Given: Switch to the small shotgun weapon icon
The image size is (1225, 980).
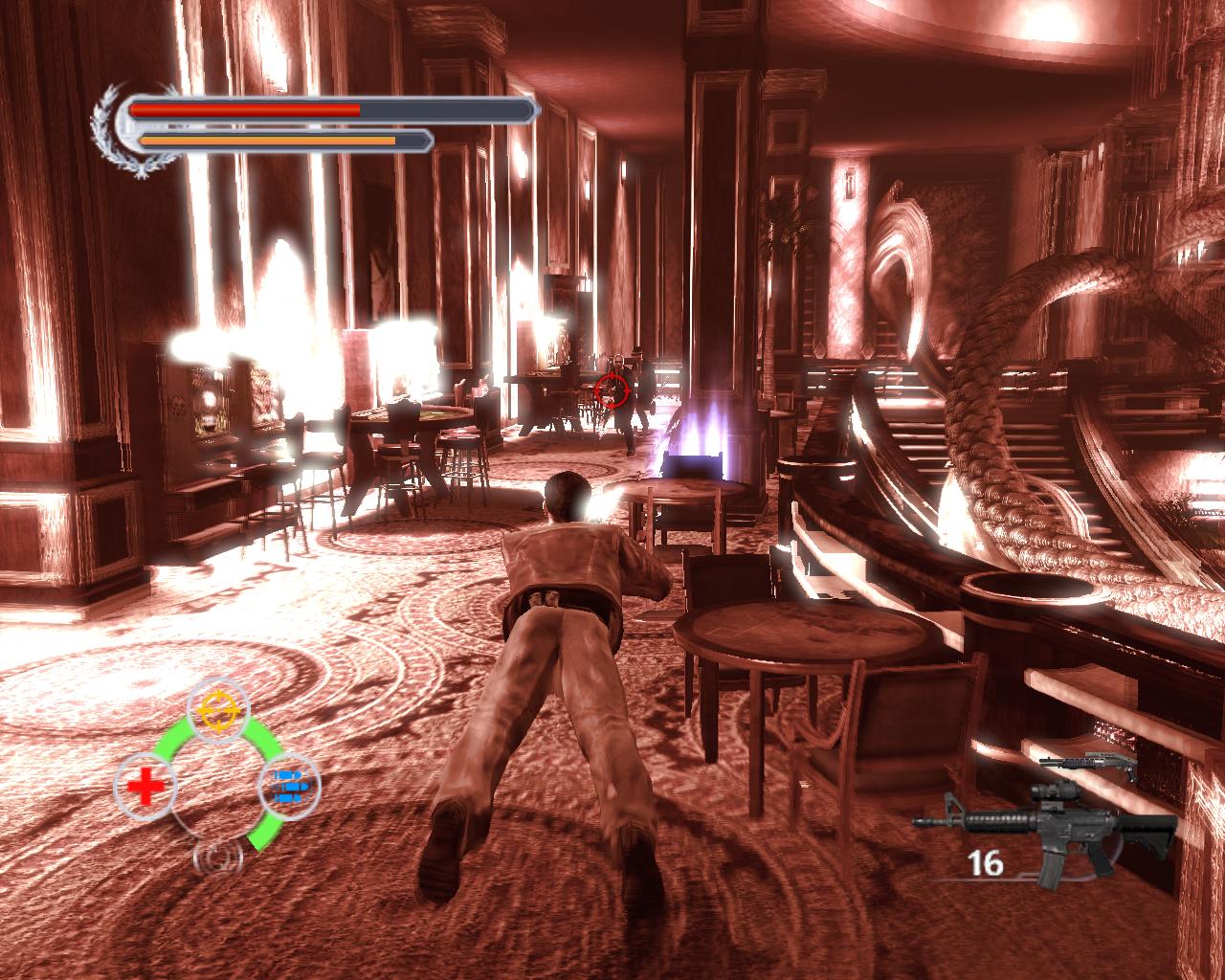Looking at the screenshot, I should point(1087,767).
